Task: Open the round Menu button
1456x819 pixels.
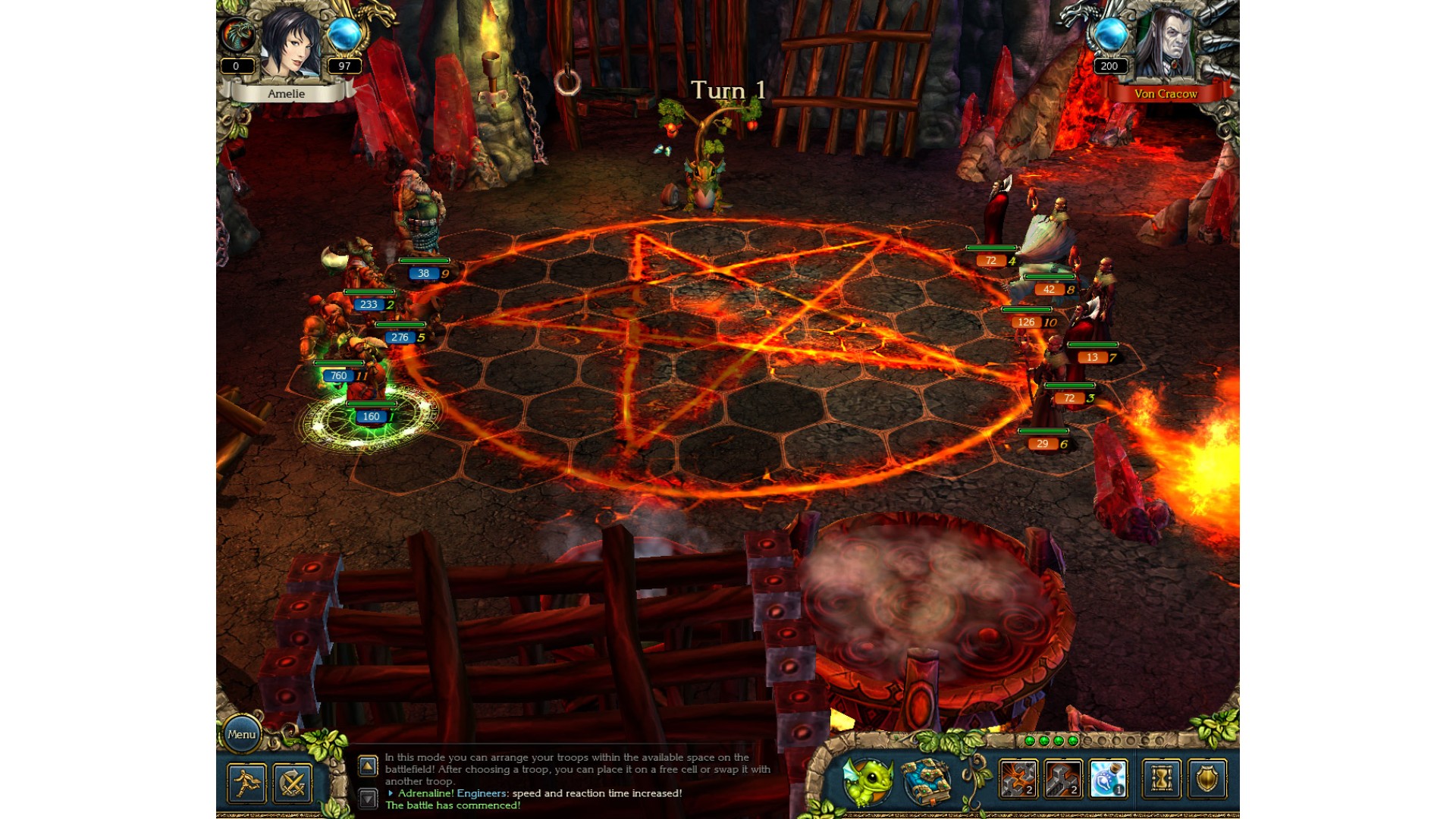Action: (x=241, y=734)
